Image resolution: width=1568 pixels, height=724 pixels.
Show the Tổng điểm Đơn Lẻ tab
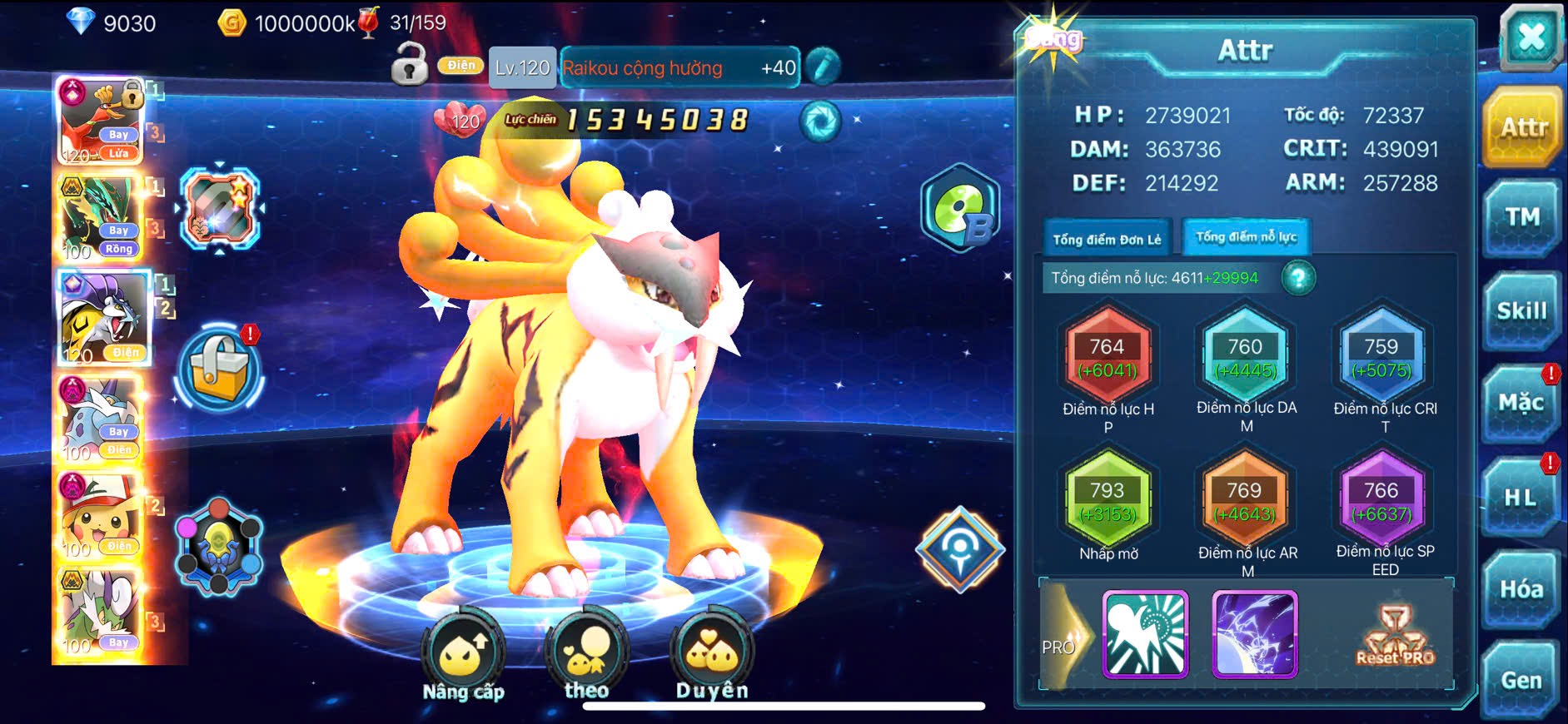pos(1107,240)
